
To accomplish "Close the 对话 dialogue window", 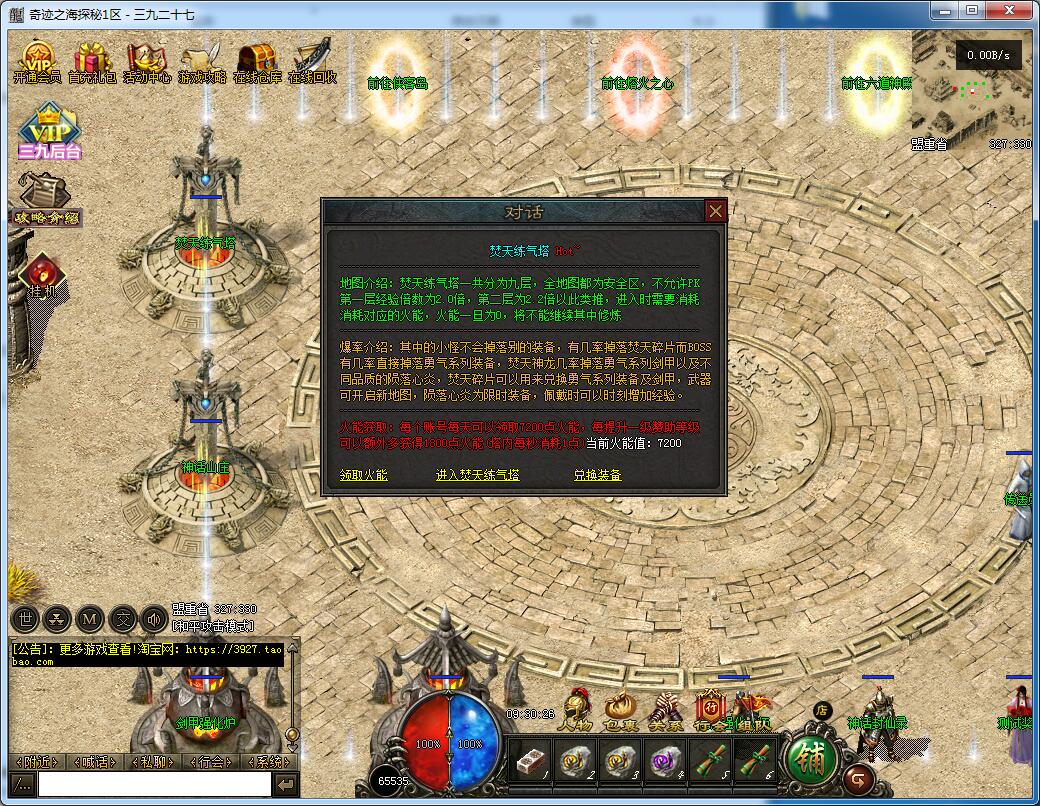I will [715, 211].
